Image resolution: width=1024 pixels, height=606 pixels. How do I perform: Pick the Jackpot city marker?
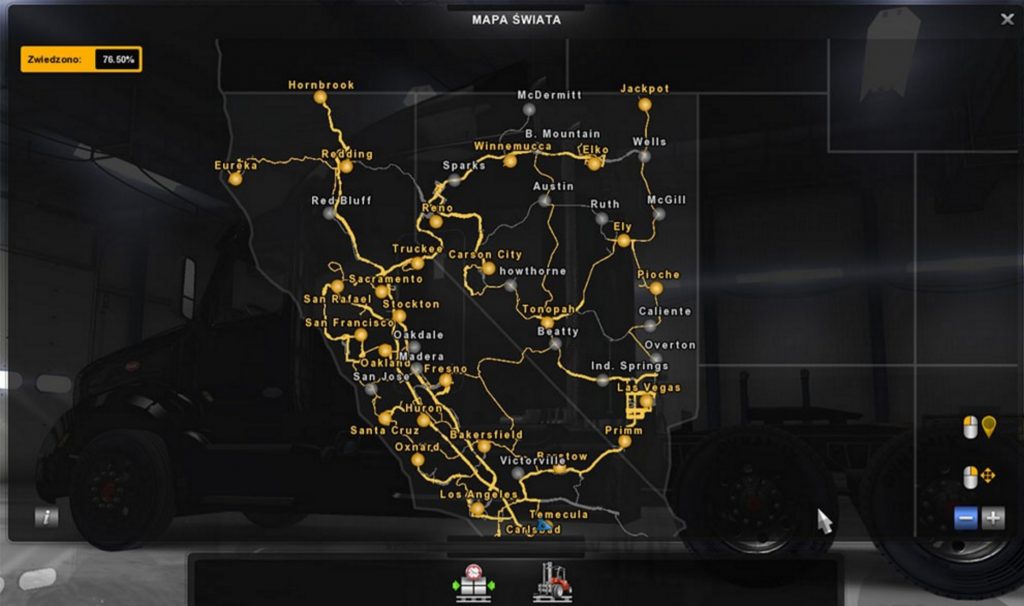(x=645, y=103)
